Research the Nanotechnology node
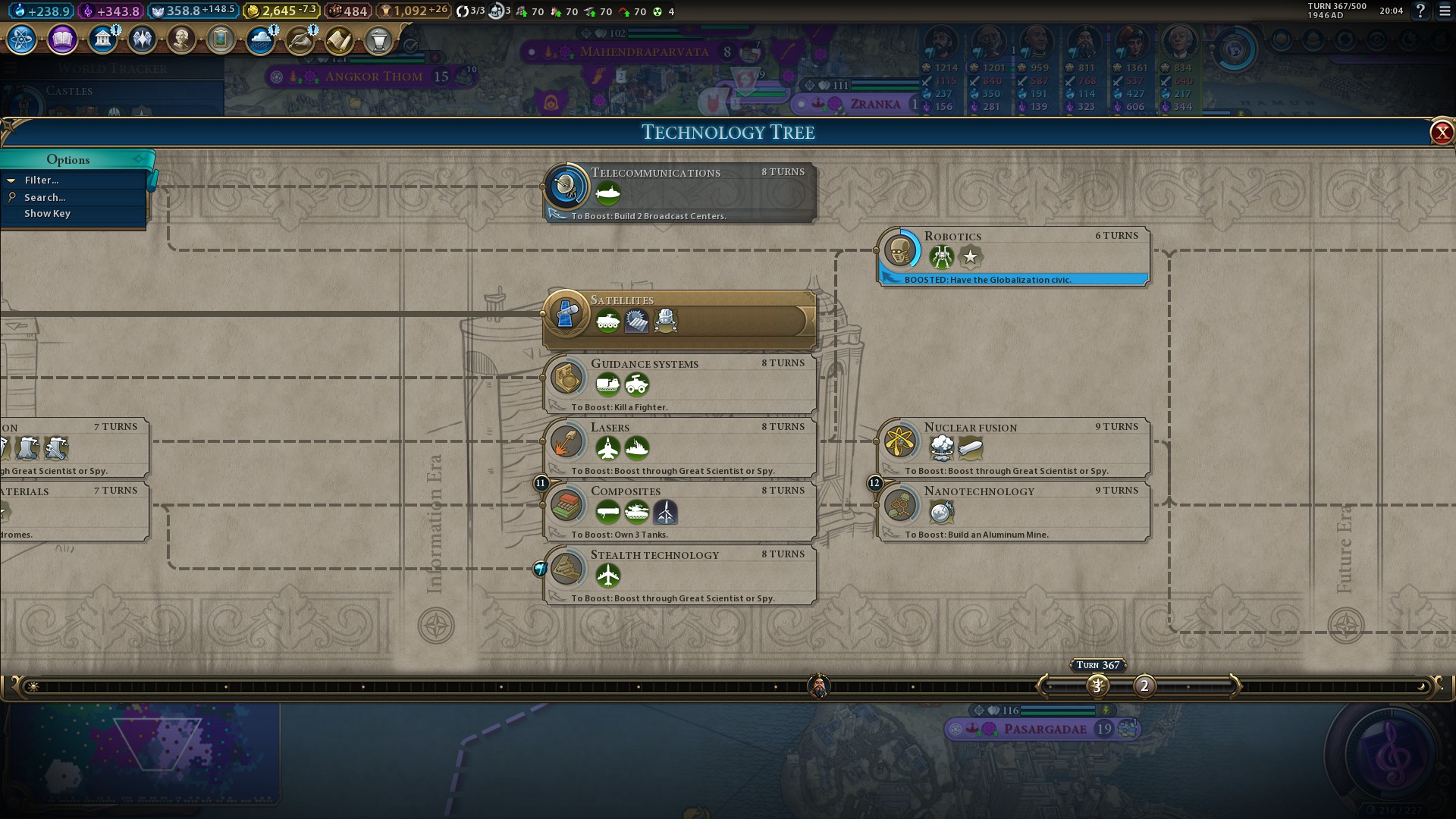 click(x=1013, y=511)
